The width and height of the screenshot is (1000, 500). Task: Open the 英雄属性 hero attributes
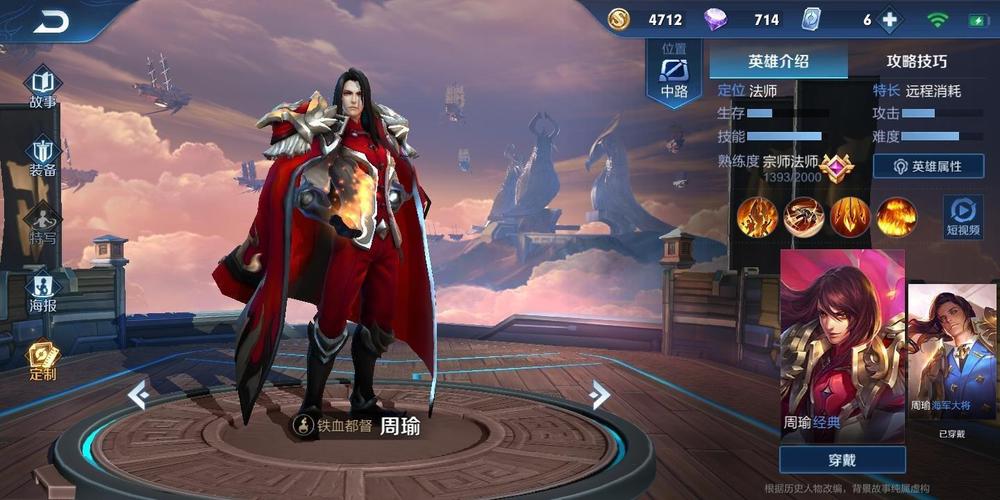pyautogui.click(x=928, y=166)
